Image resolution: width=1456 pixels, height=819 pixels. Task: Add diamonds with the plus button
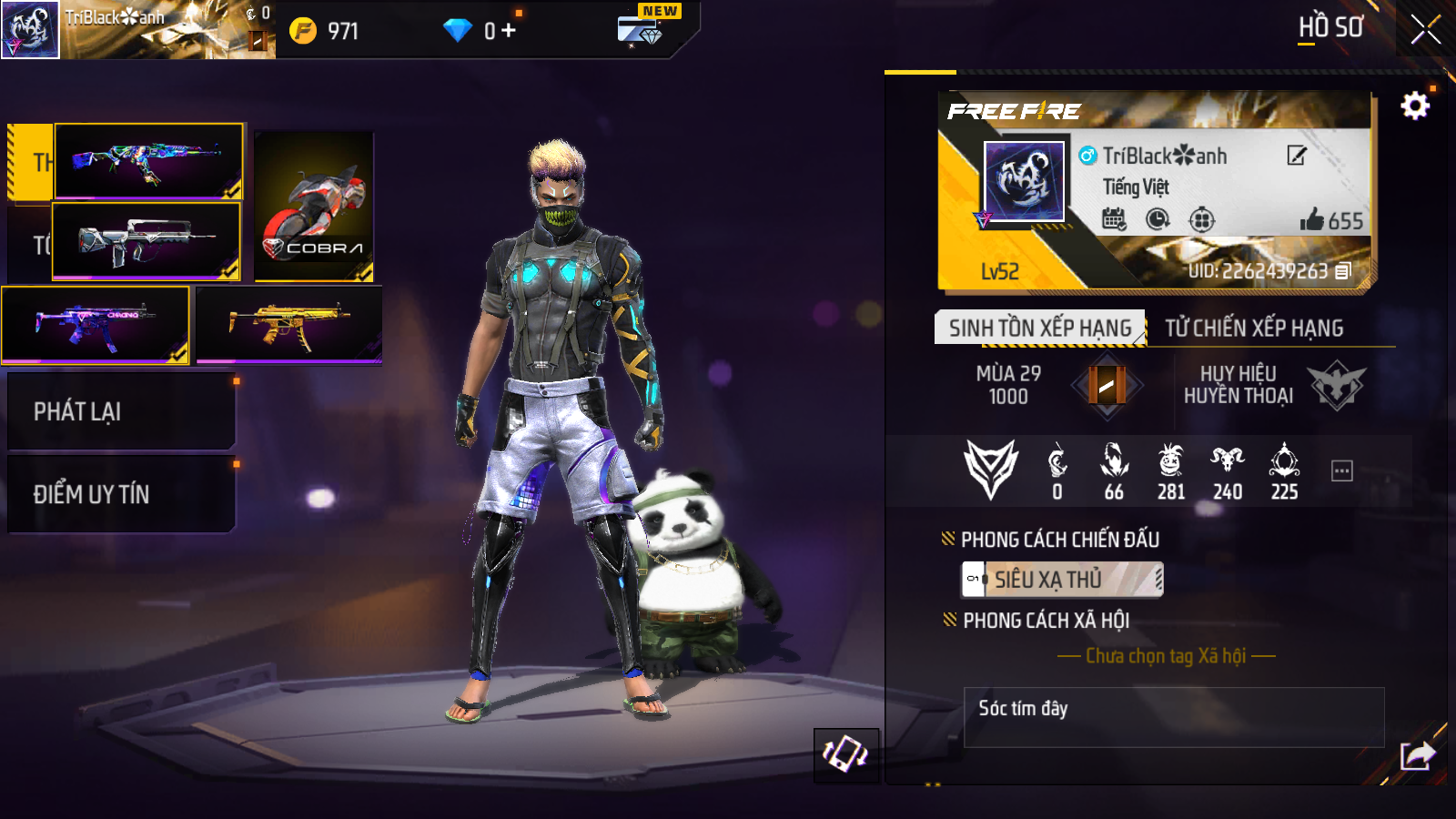coord(508,31)
